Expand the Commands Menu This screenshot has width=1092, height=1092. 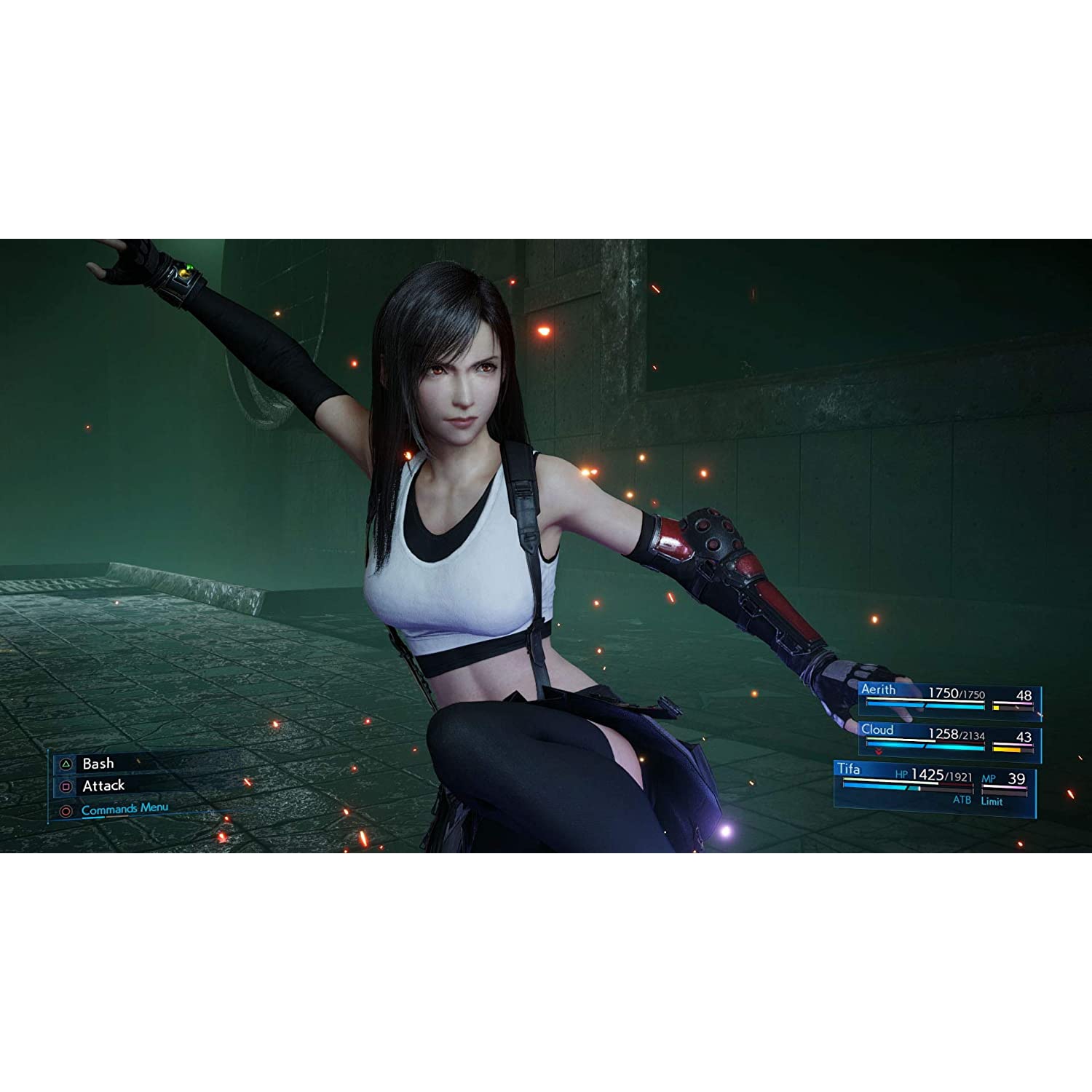[x=125, y=807]
